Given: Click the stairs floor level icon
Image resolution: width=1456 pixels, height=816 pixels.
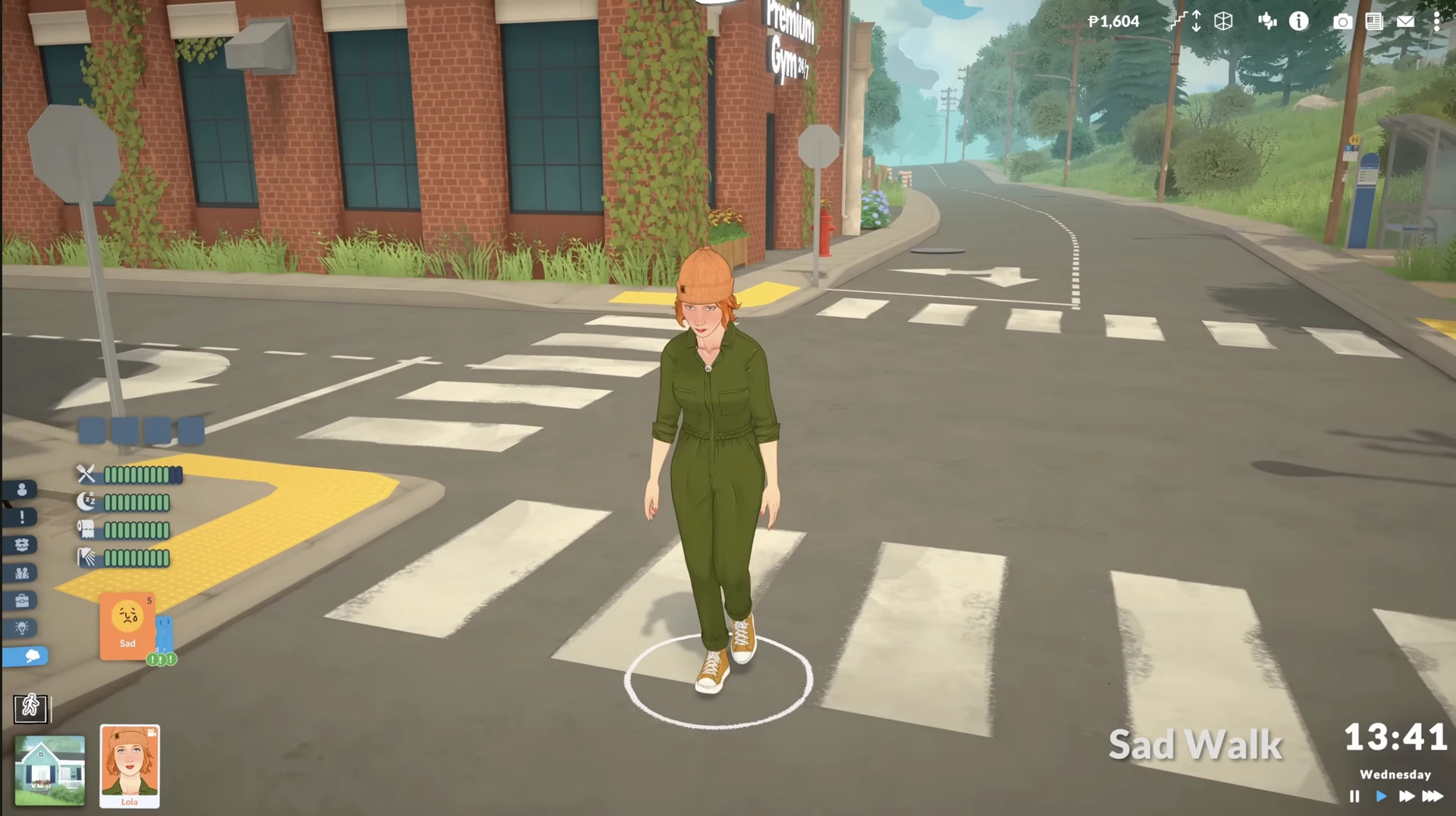Looking at the screenshot, I should (1185, 21).
